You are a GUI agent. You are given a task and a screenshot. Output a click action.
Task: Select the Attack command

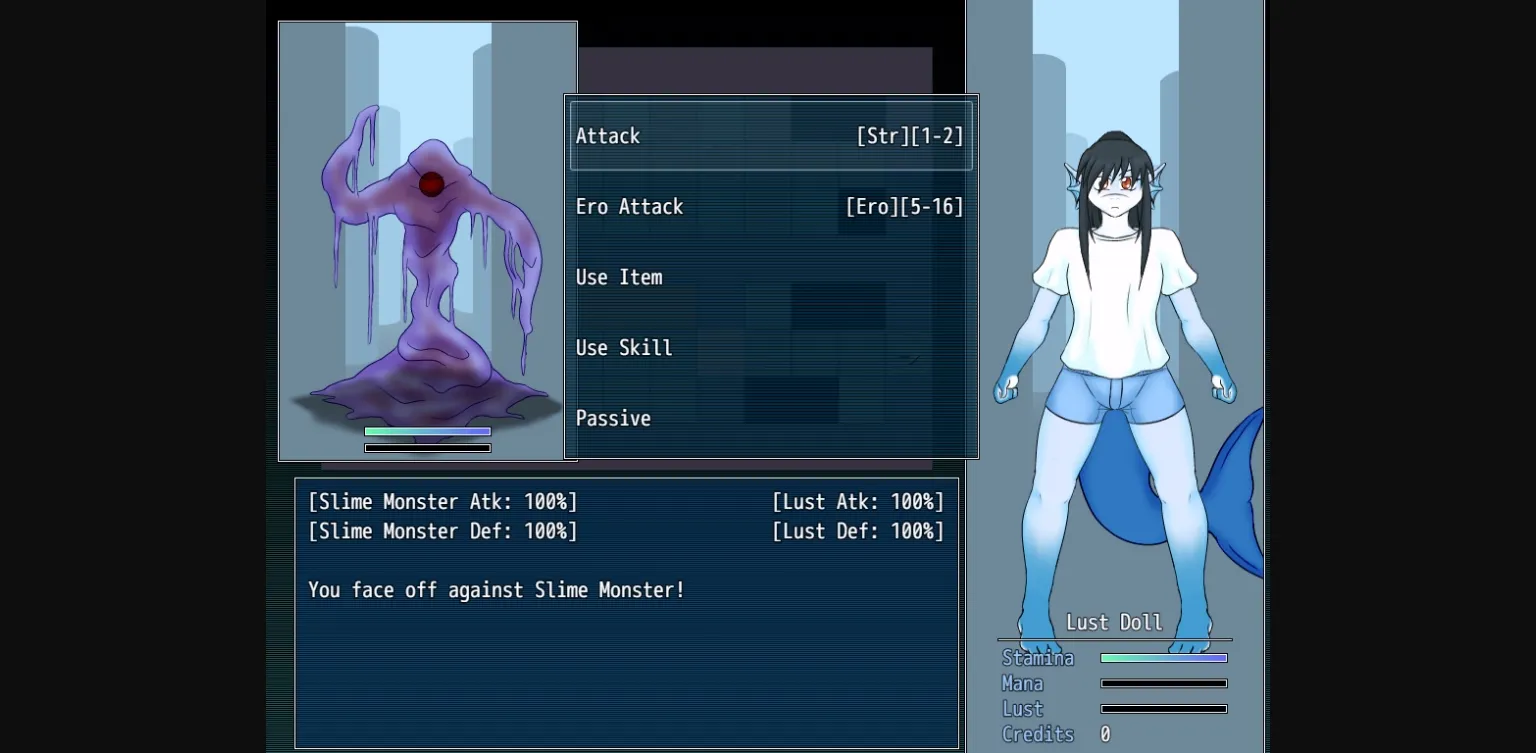click(x=608, y=136)
